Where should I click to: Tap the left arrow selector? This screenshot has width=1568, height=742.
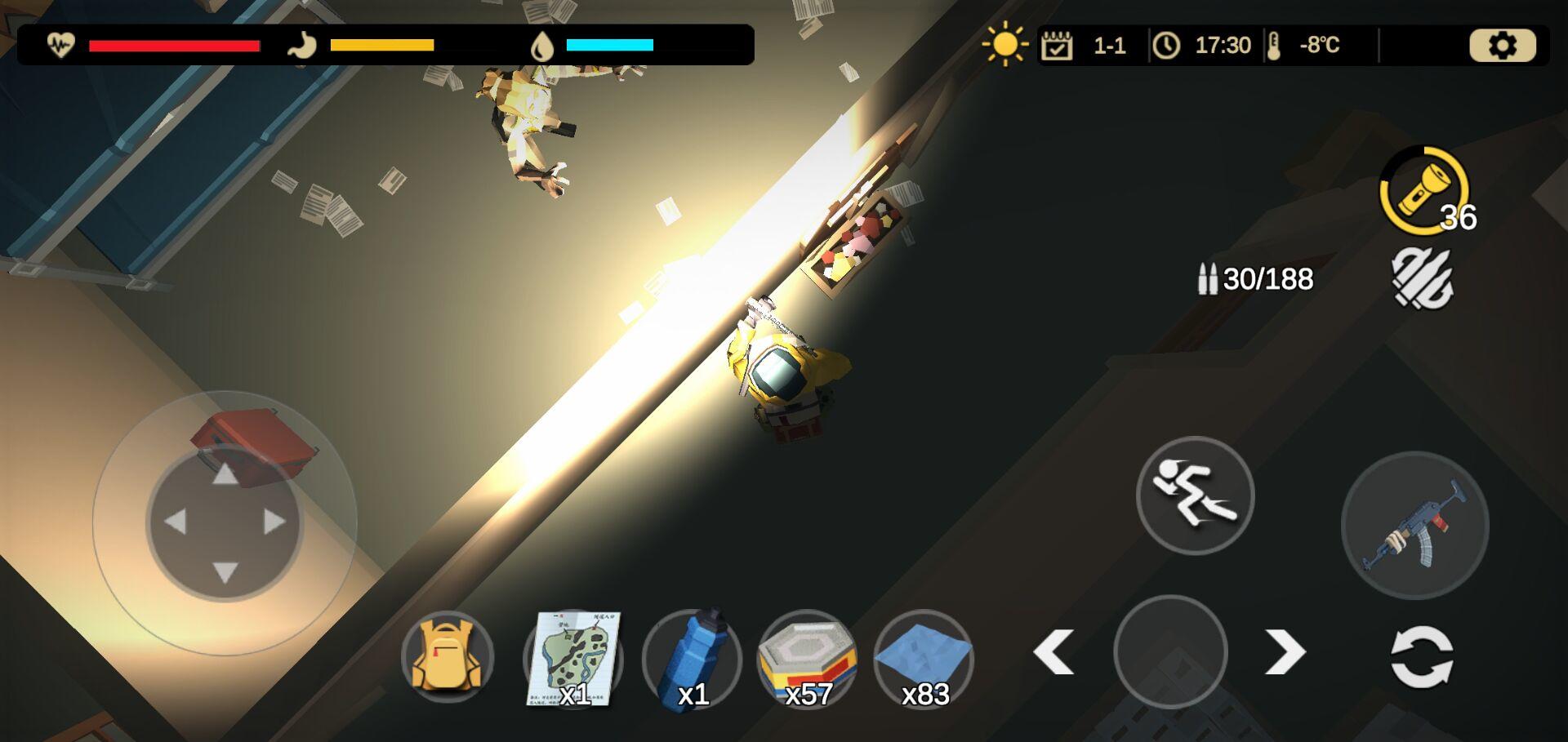point(1053,652)
